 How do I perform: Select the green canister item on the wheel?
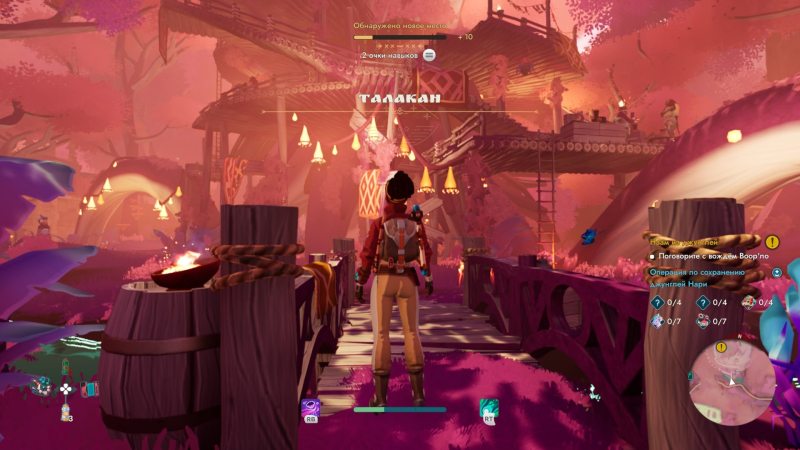click(65, 366)
